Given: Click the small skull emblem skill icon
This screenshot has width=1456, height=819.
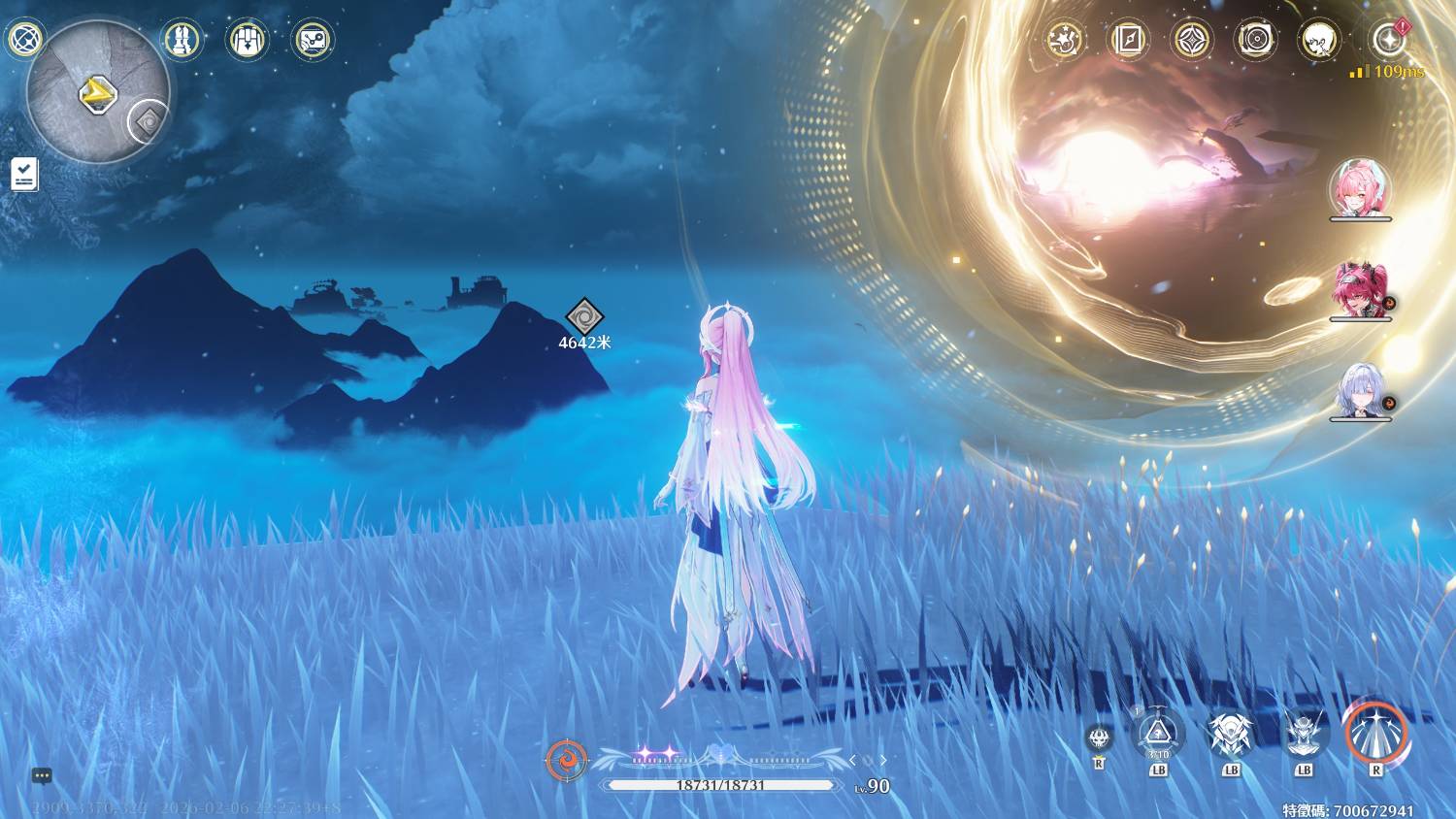Looking at the screenshot, I should tap(1099, 738).
